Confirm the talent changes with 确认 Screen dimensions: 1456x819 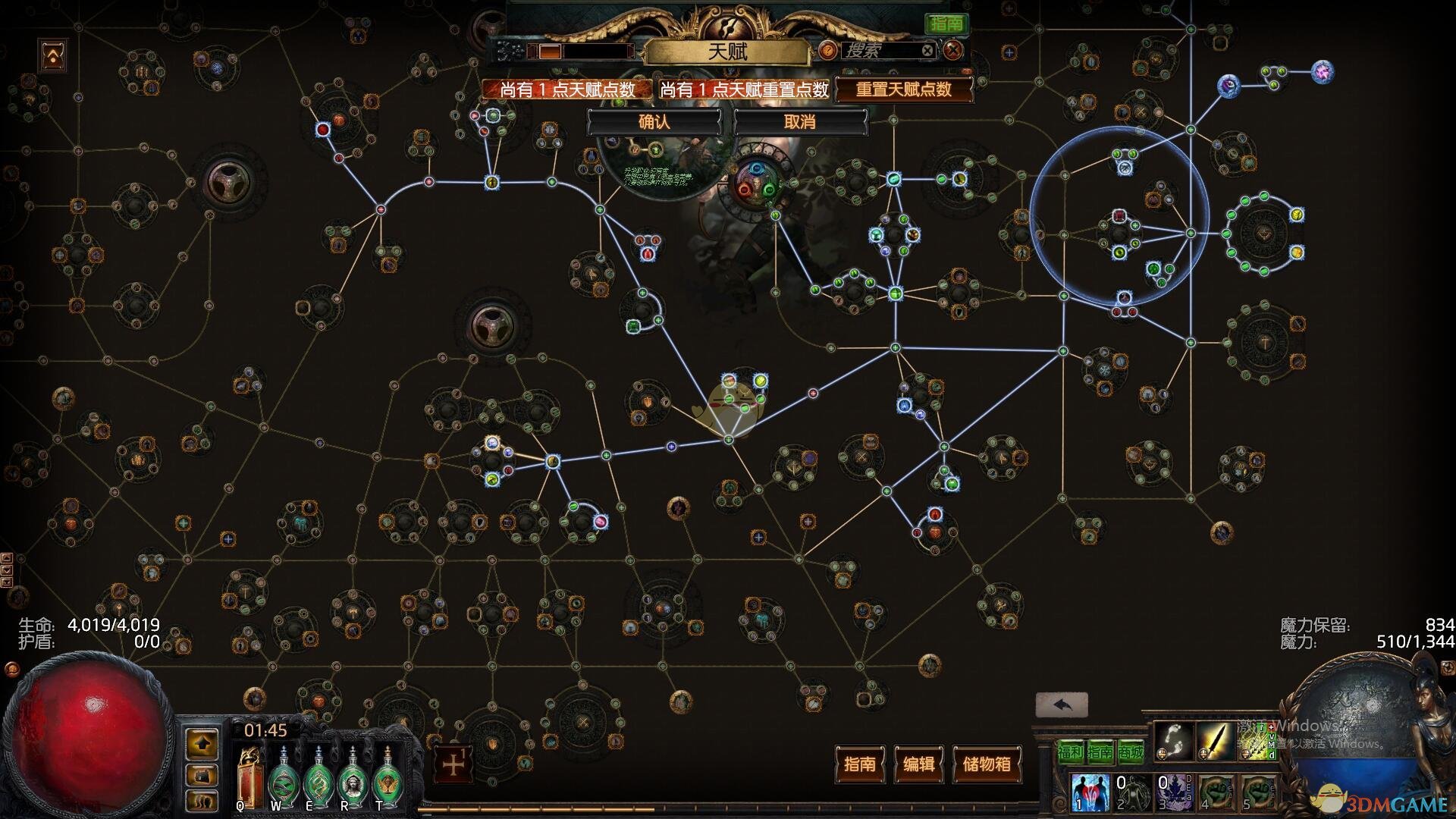(654, 122)
